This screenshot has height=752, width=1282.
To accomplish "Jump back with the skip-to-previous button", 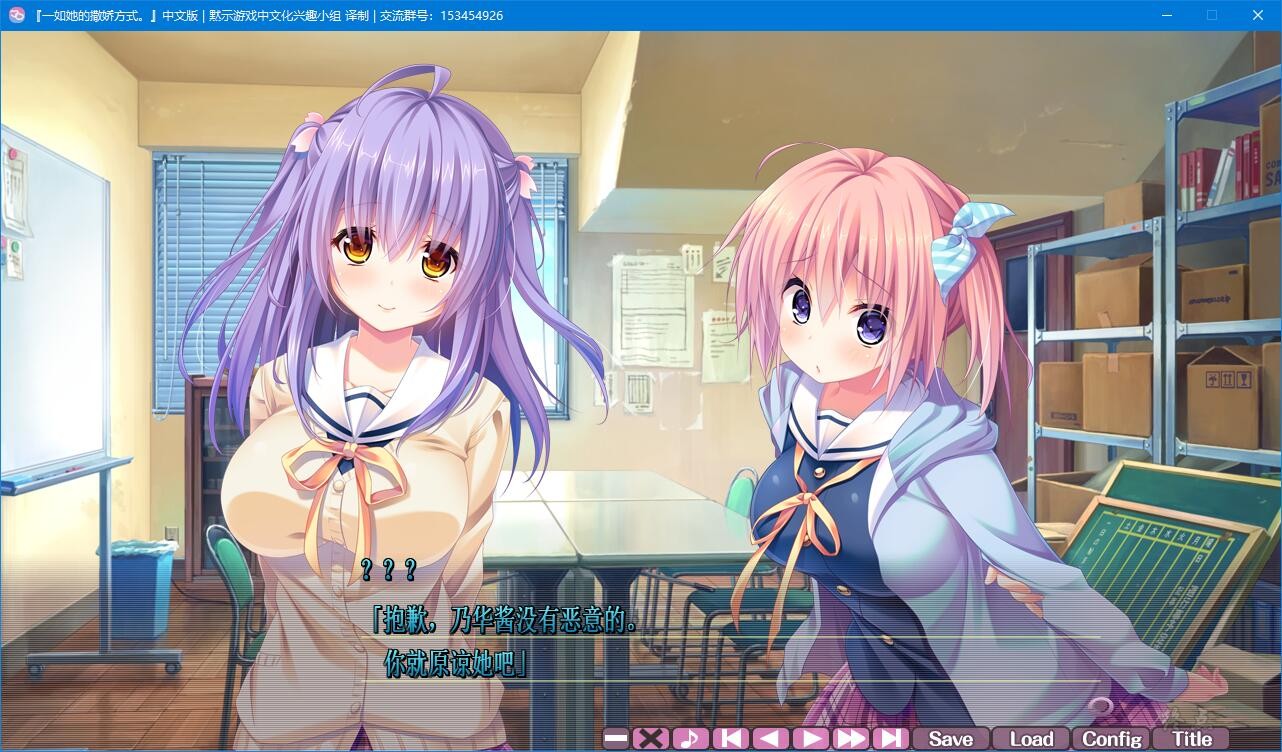I will [x=730, y=739].
